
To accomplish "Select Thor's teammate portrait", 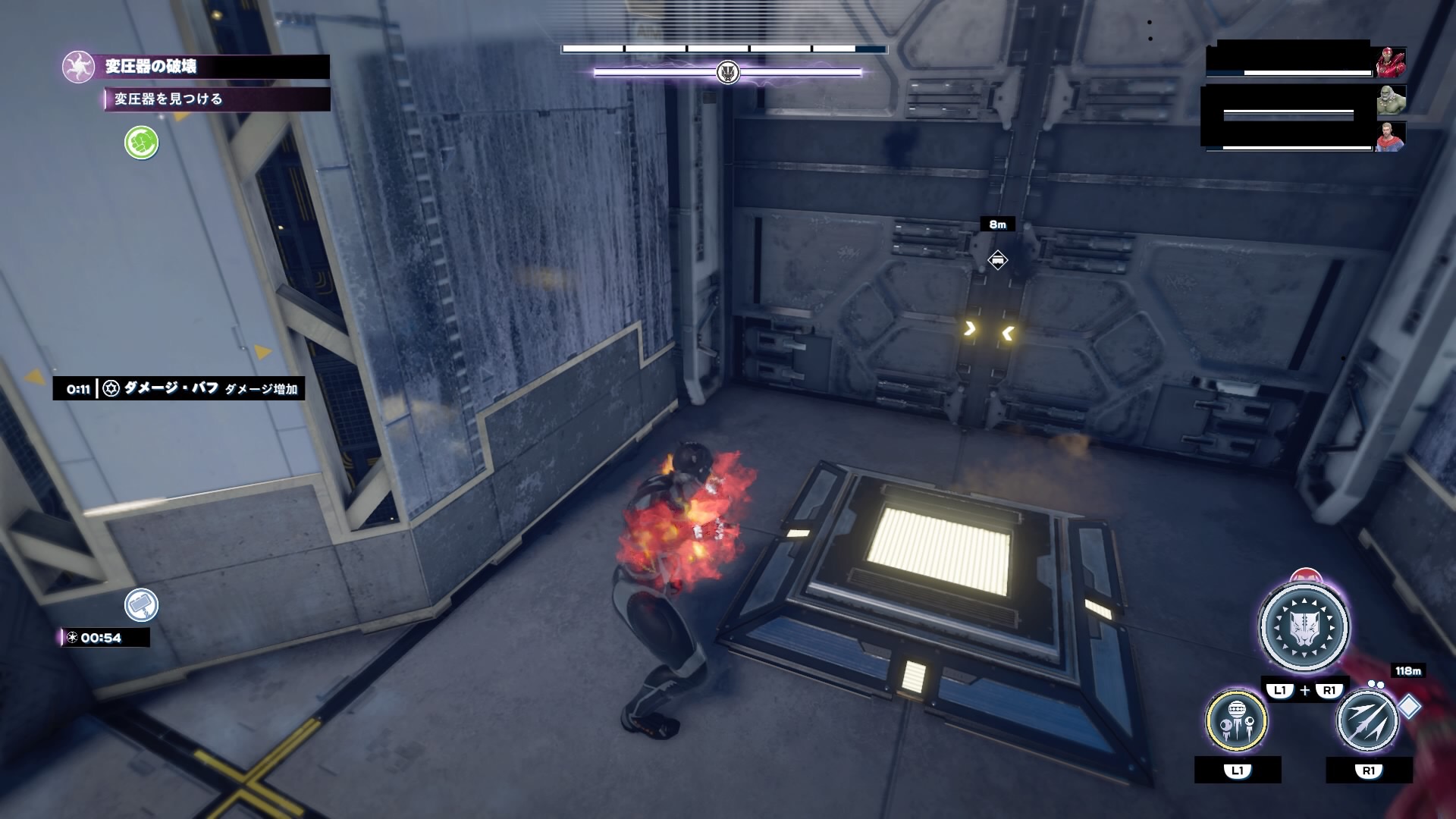I will [1391, 136].
